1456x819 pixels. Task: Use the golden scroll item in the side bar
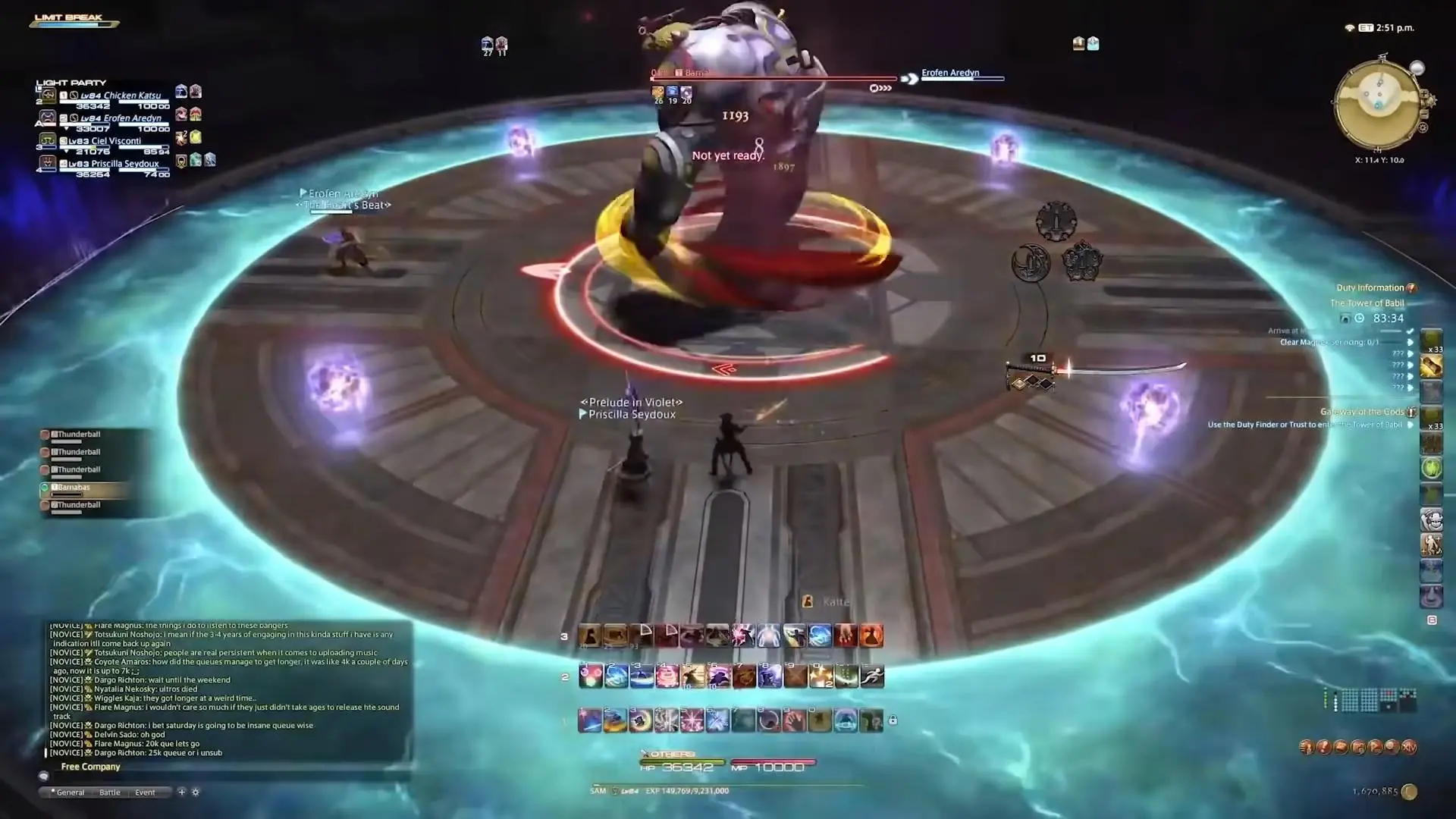(x=1431, y=368)
